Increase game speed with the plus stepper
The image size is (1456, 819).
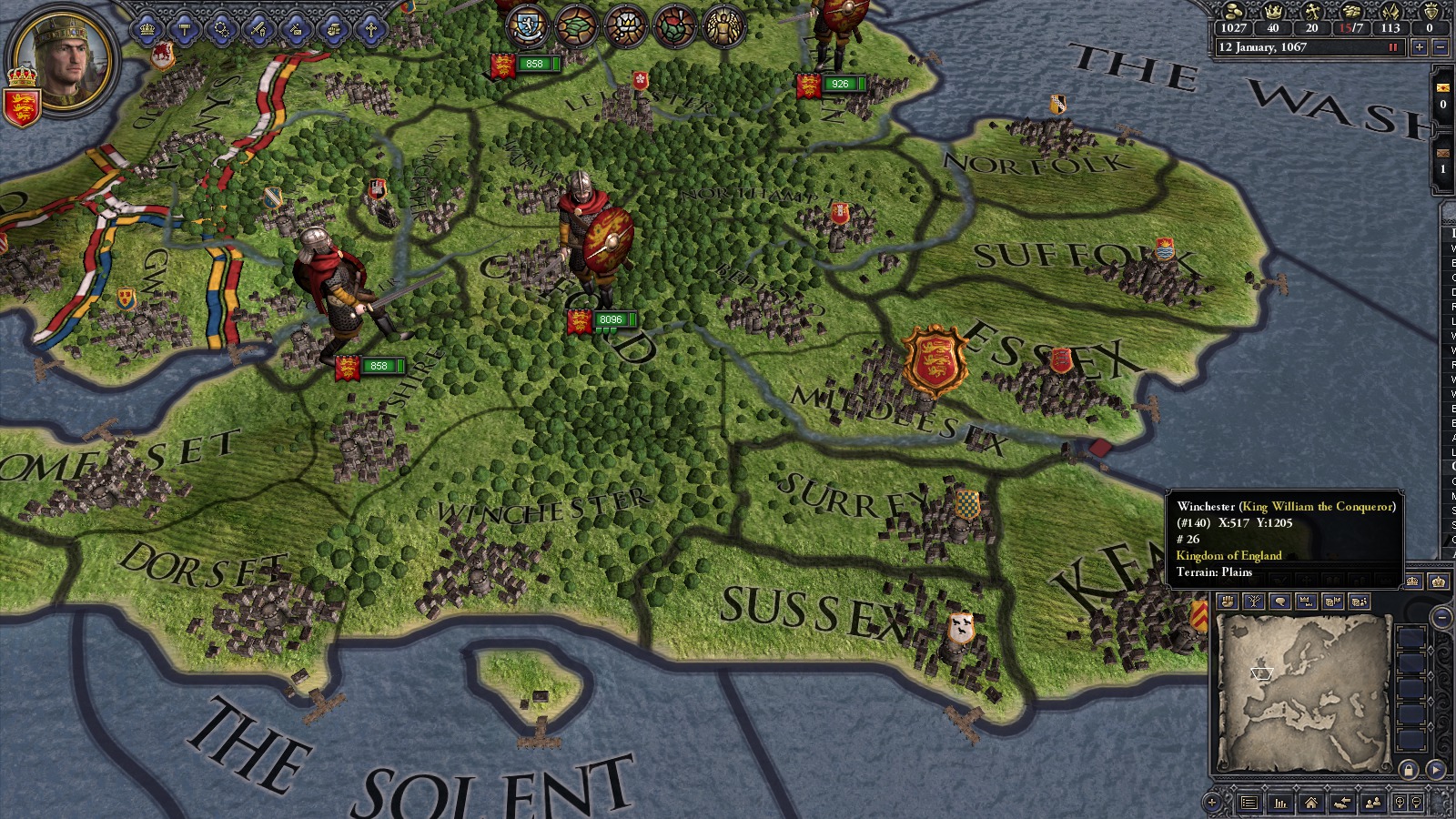[1420, 46]
